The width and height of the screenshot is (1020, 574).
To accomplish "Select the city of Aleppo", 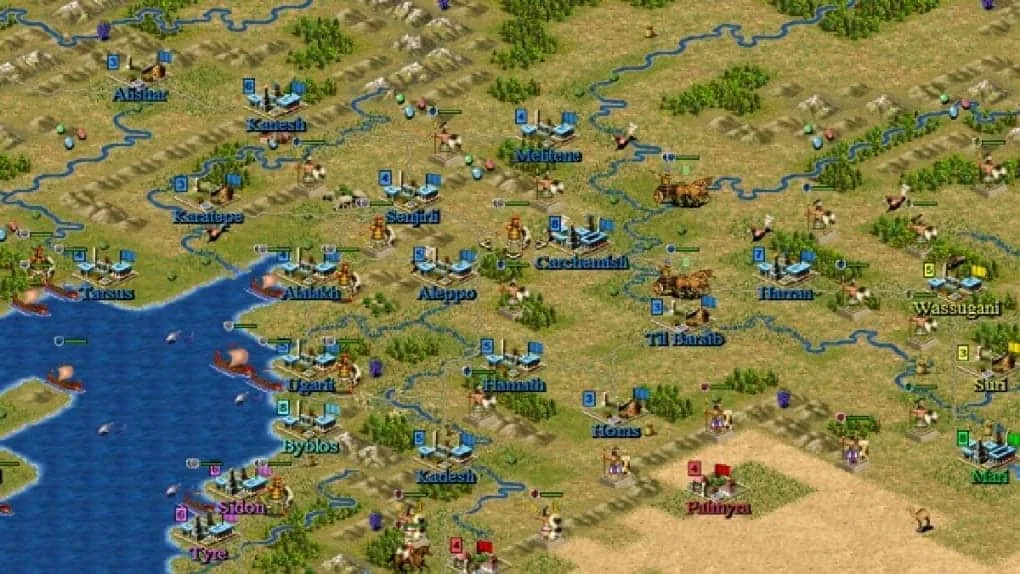I will click(x=444, y=267).
